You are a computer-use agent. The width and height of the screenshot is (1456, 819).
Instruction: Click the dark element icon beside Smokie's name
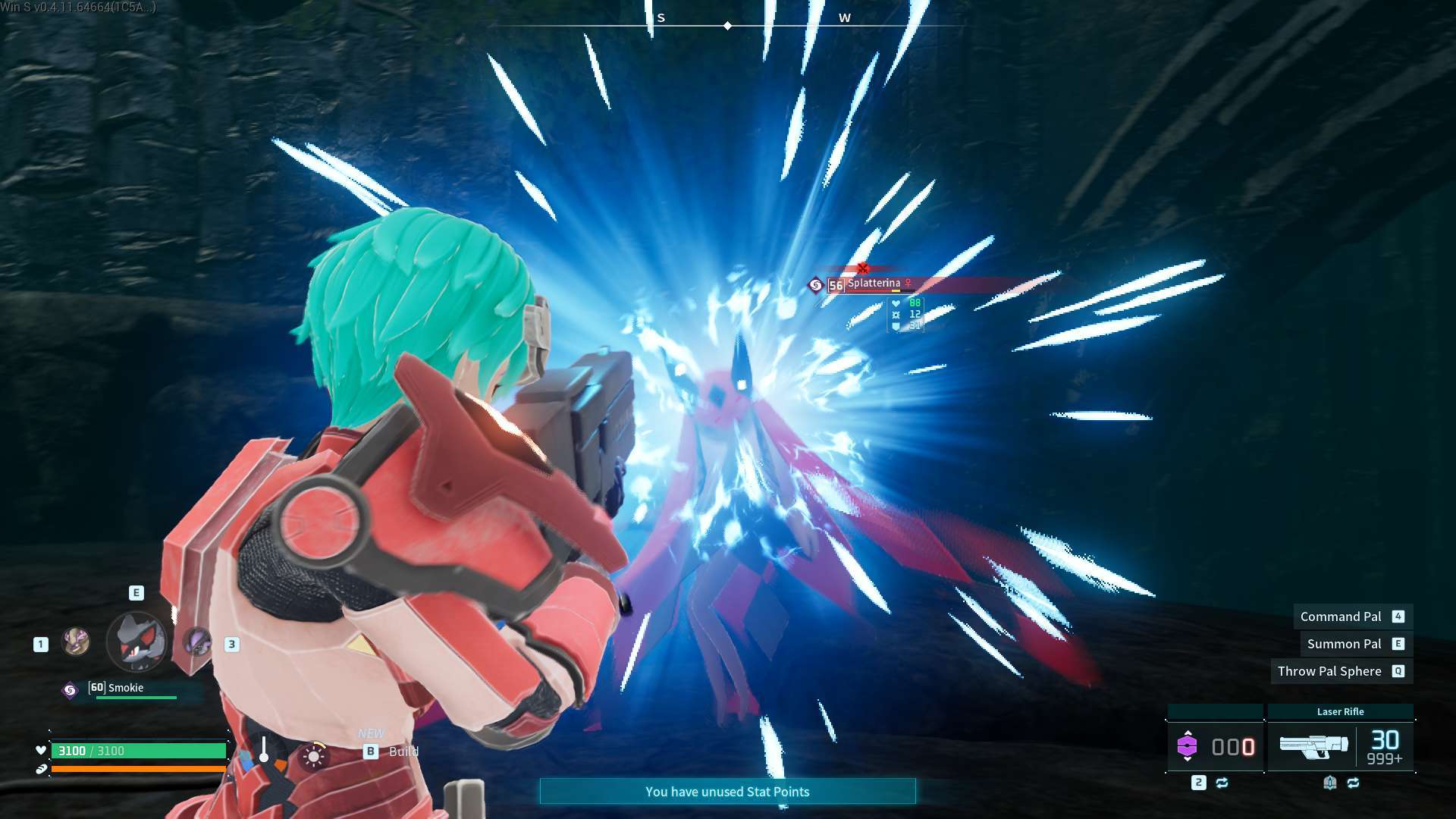[70, 690]
